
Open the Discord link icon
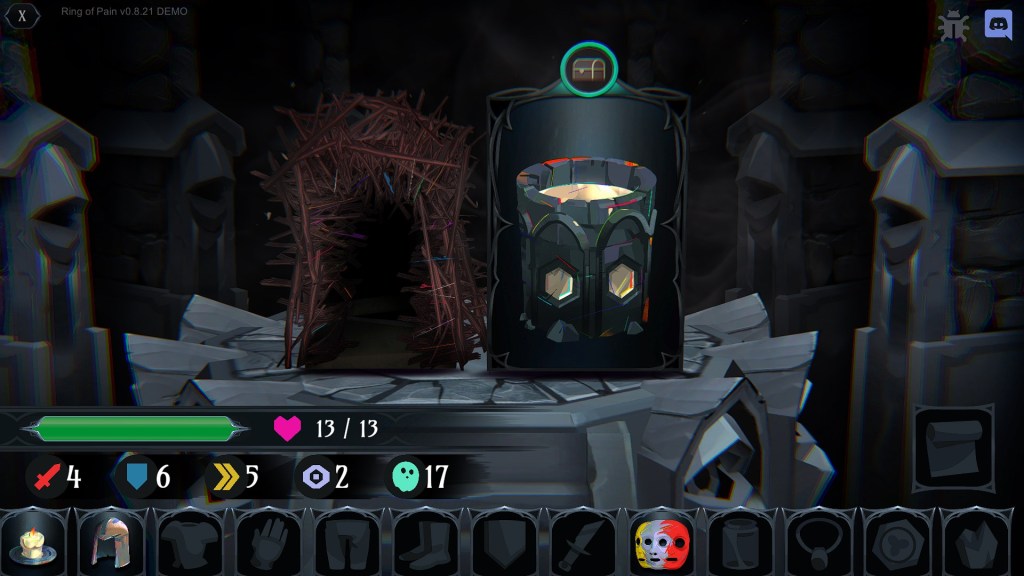coord(998,24)
